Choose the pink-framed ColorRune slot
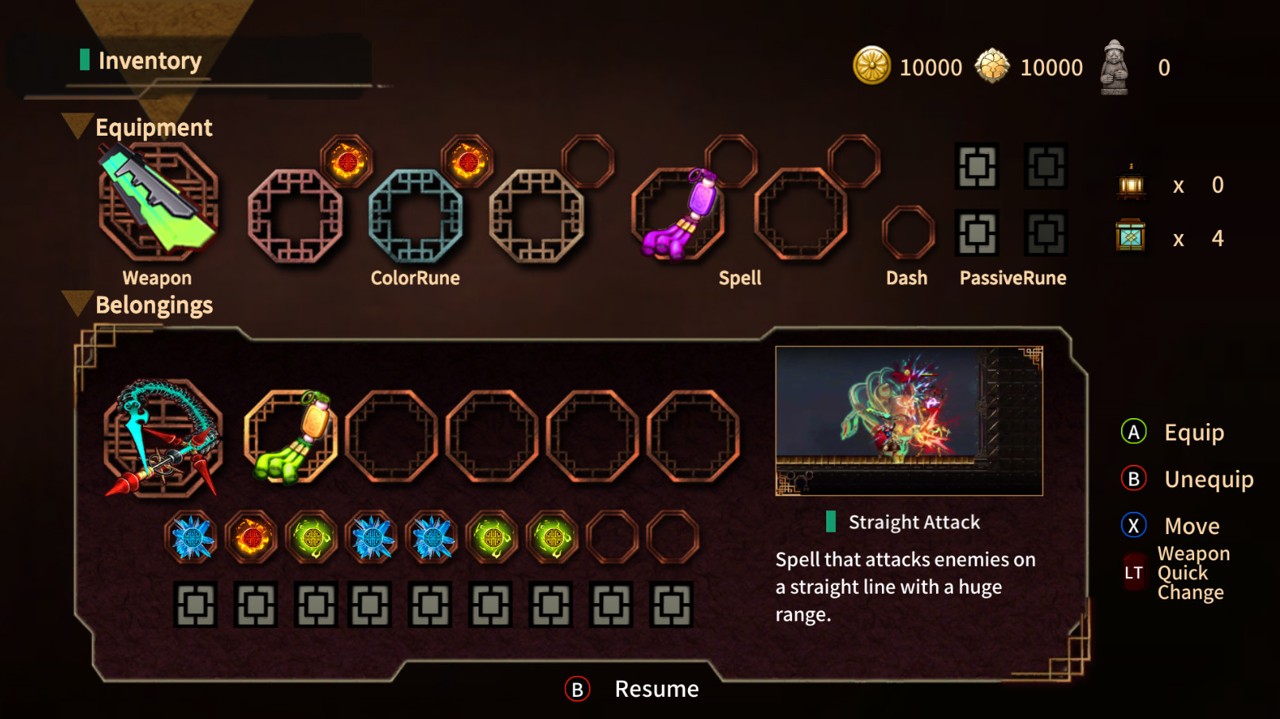 (x=295, y=215)
